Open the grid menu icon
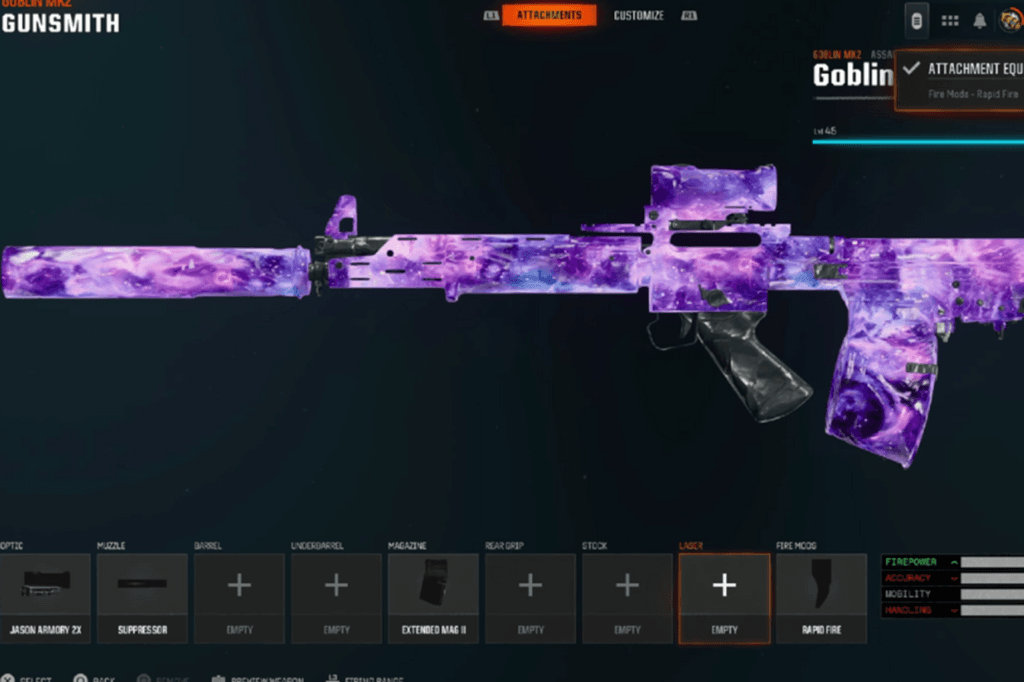This screenshot has width=1024, height=682. [950, 20]
